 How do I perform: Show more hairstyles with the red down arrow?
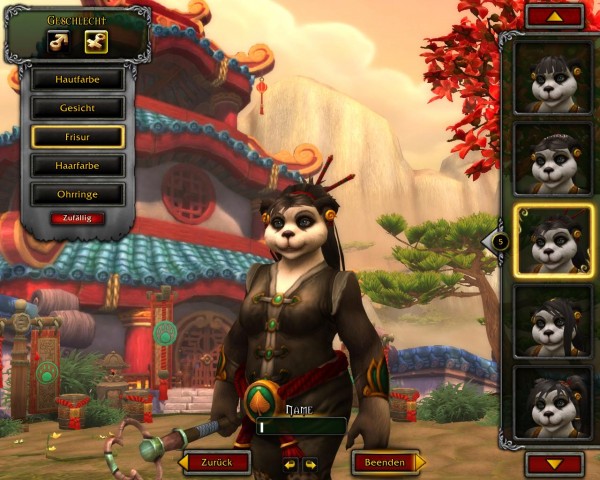(553, 463)
